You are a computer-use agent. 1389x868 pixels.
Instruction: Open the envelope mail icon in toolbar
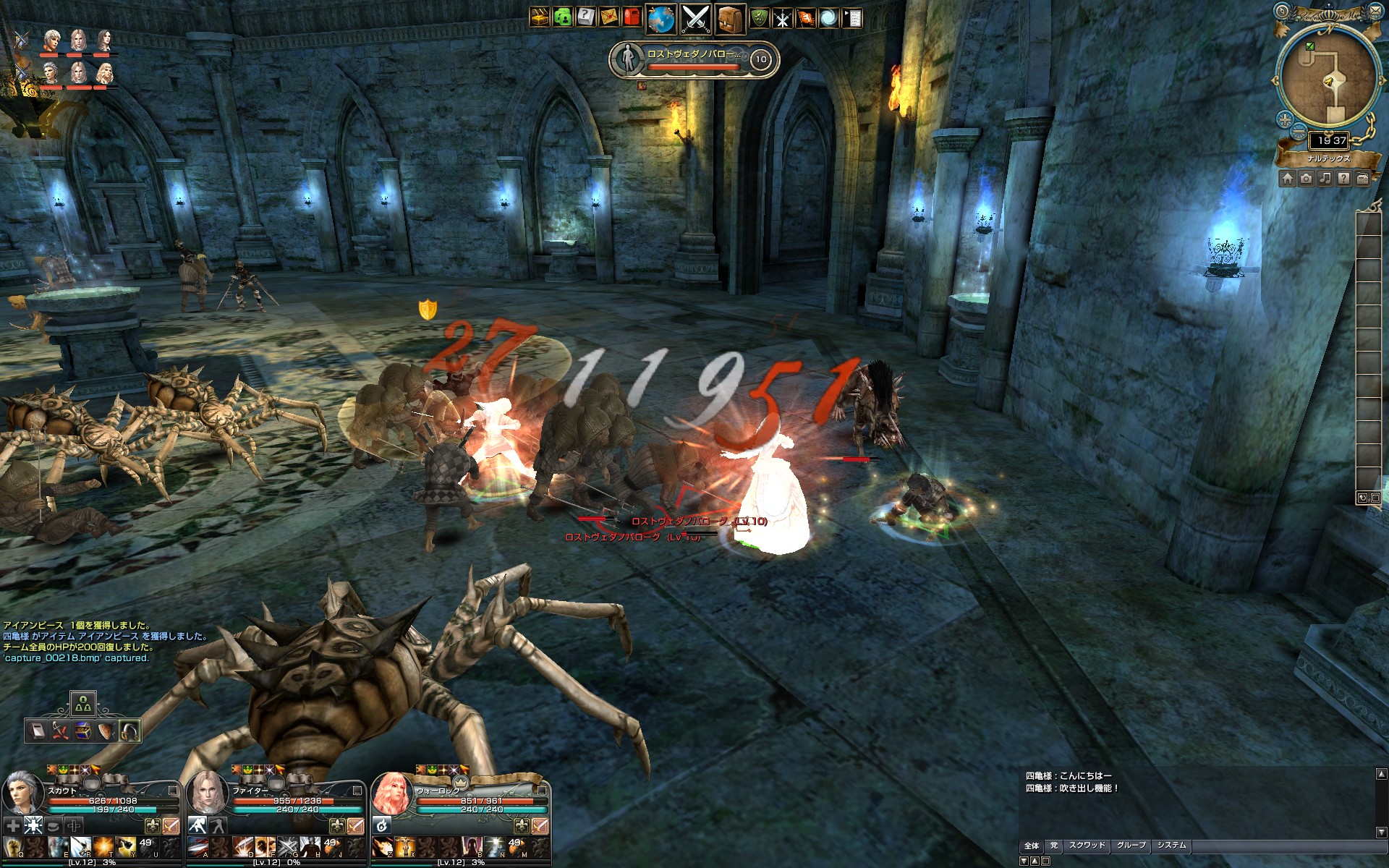point(609,17)
